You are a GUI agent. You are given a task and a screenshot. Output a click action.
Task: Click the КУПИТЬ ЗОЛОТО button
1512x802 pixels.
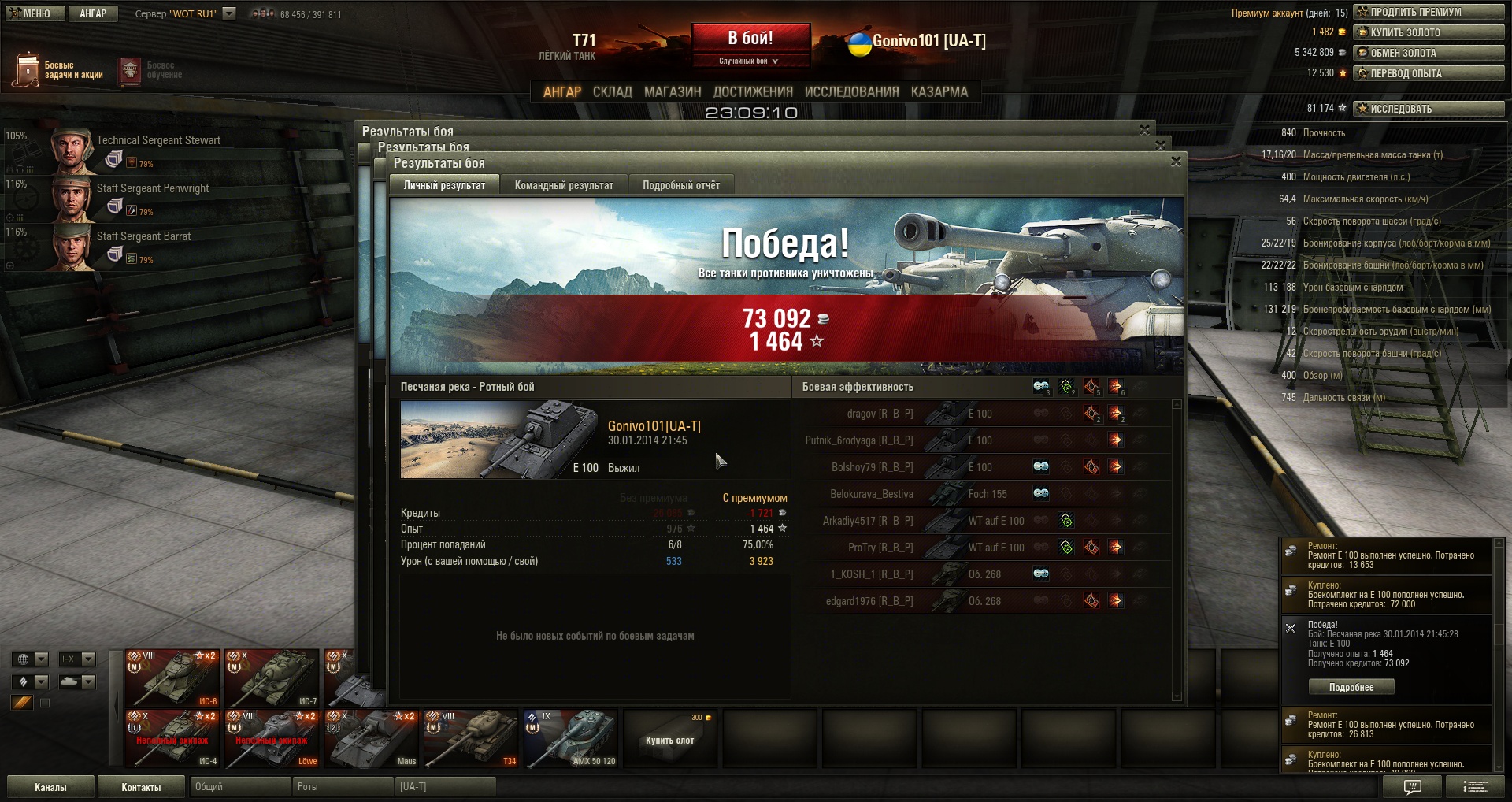(1429, 32)
